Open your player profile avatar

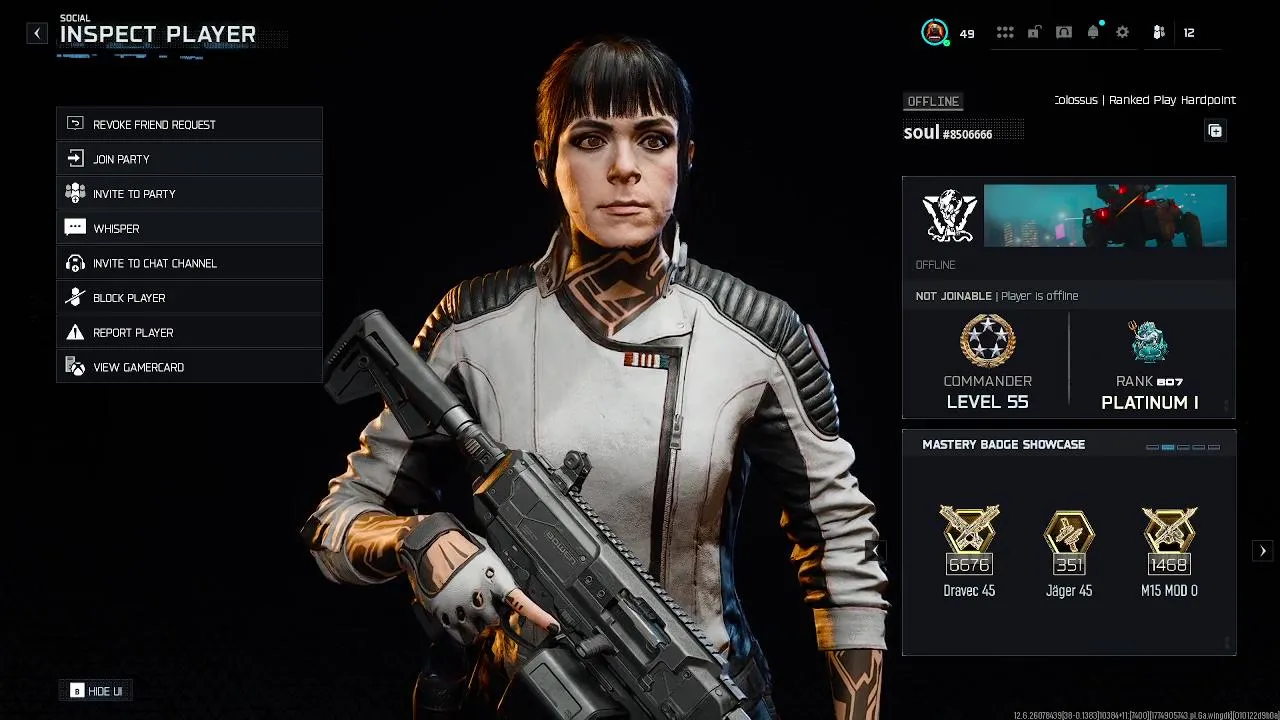(x=934, y=33)
